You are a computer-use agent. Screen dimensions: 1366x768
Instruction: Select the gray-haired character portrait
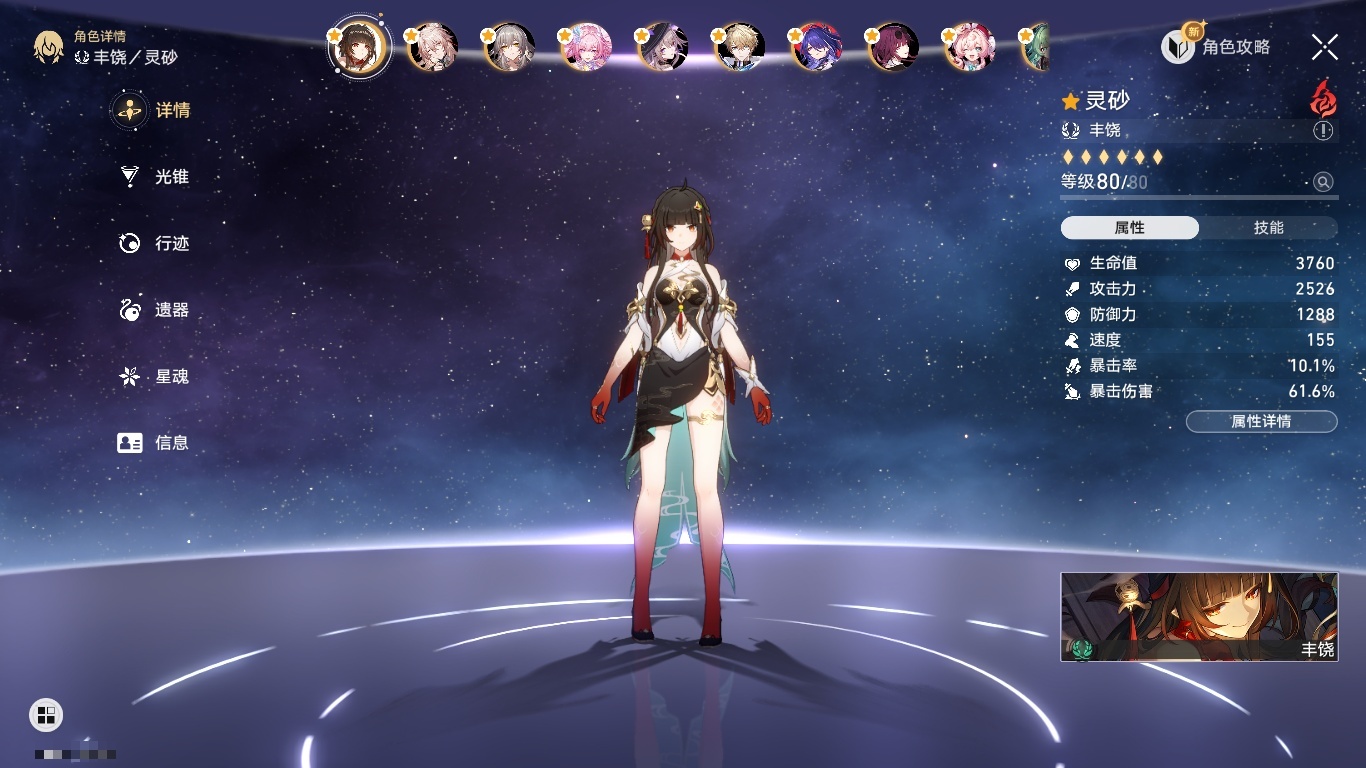tap(510, 47)
